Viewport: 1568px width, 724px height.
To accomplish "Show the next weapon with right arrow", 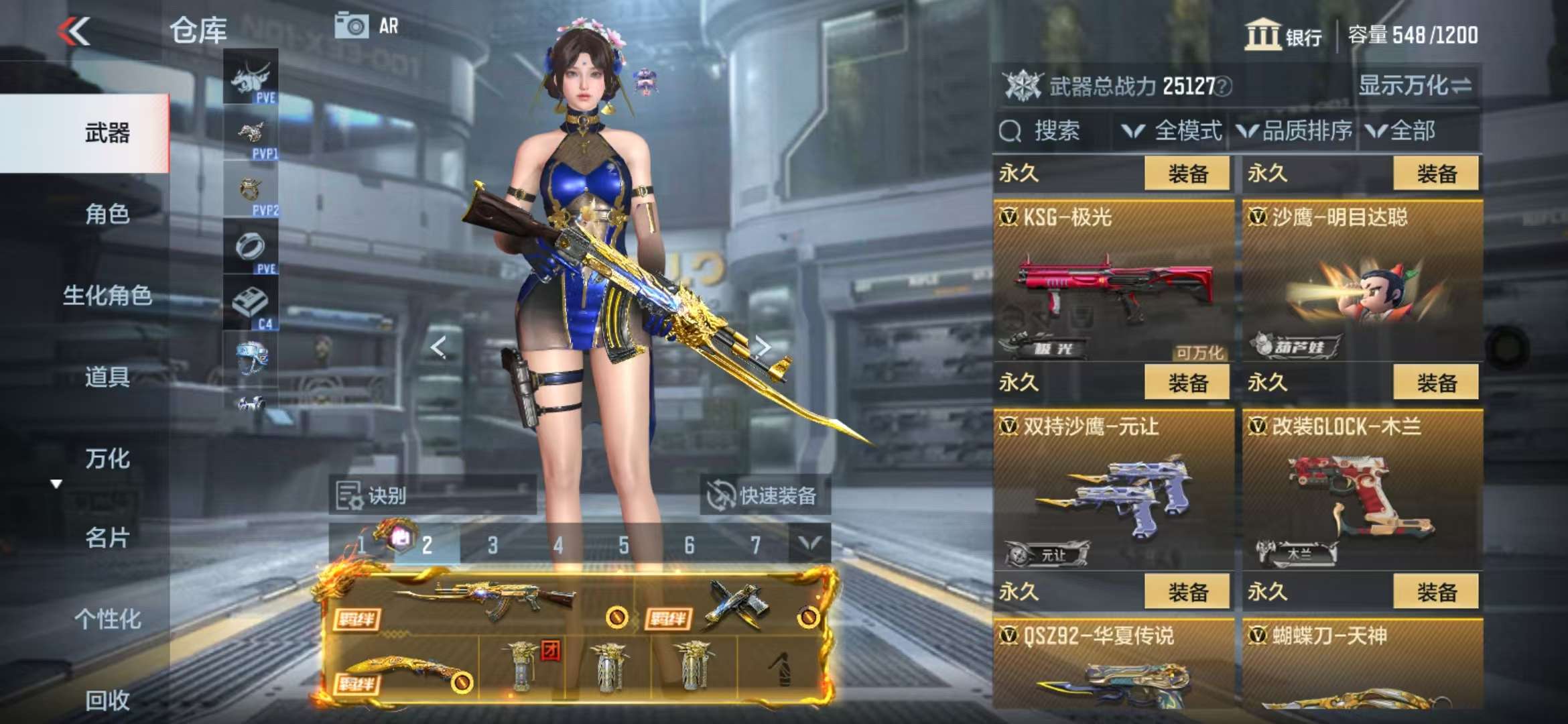I will point(763,347).
